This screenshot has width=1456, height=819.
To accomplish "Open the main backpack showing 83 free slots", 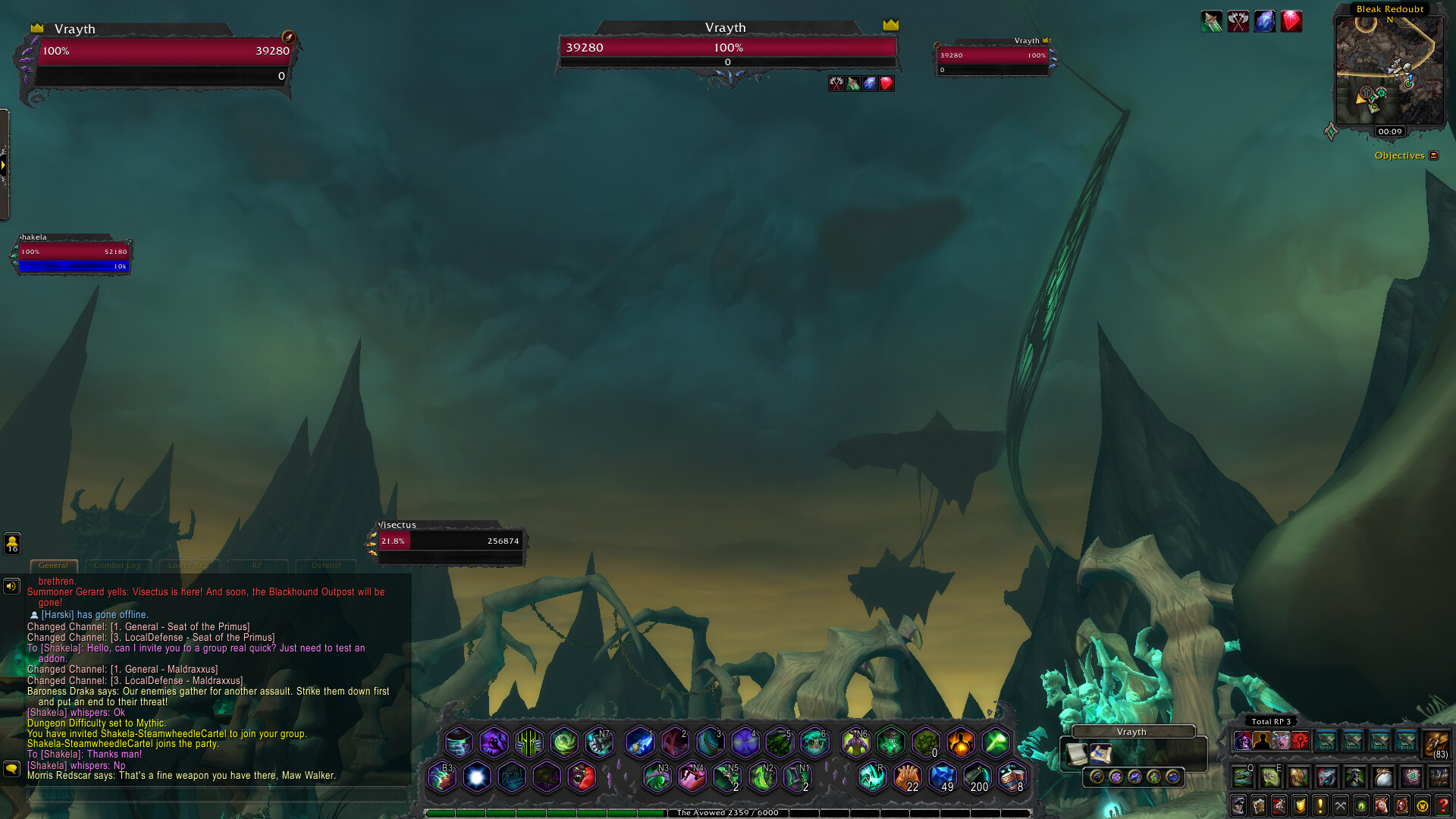I will 1436,743.
